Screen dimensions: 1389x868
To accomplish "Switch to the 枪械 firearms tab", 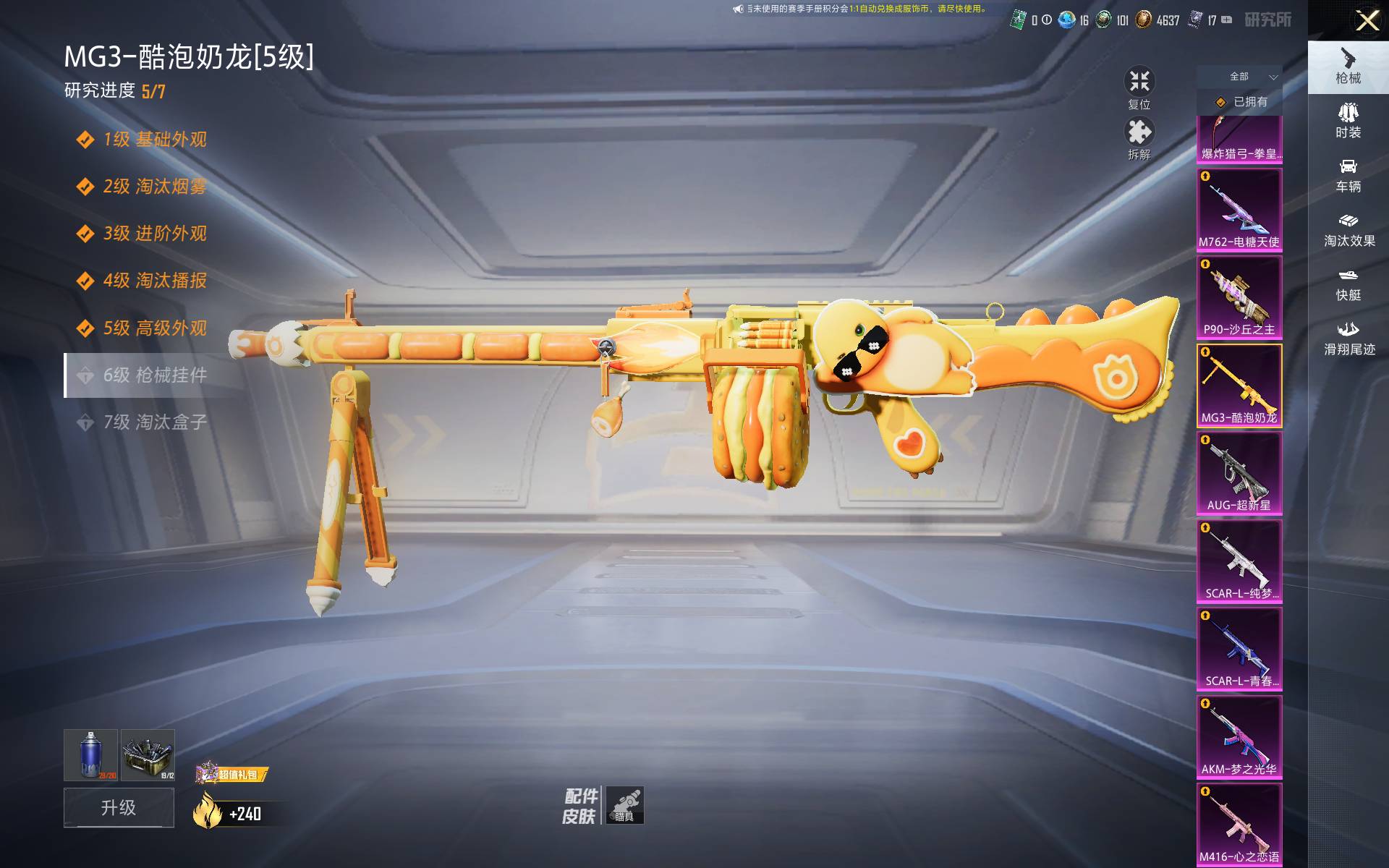I will 1348,67.
